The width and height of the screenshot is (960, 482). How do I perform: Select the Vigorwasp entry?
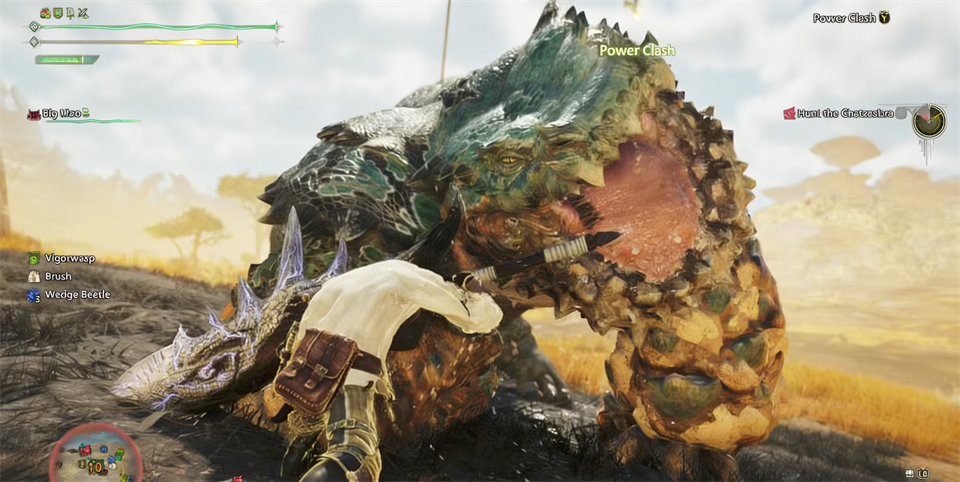click(x=68, y=258)
